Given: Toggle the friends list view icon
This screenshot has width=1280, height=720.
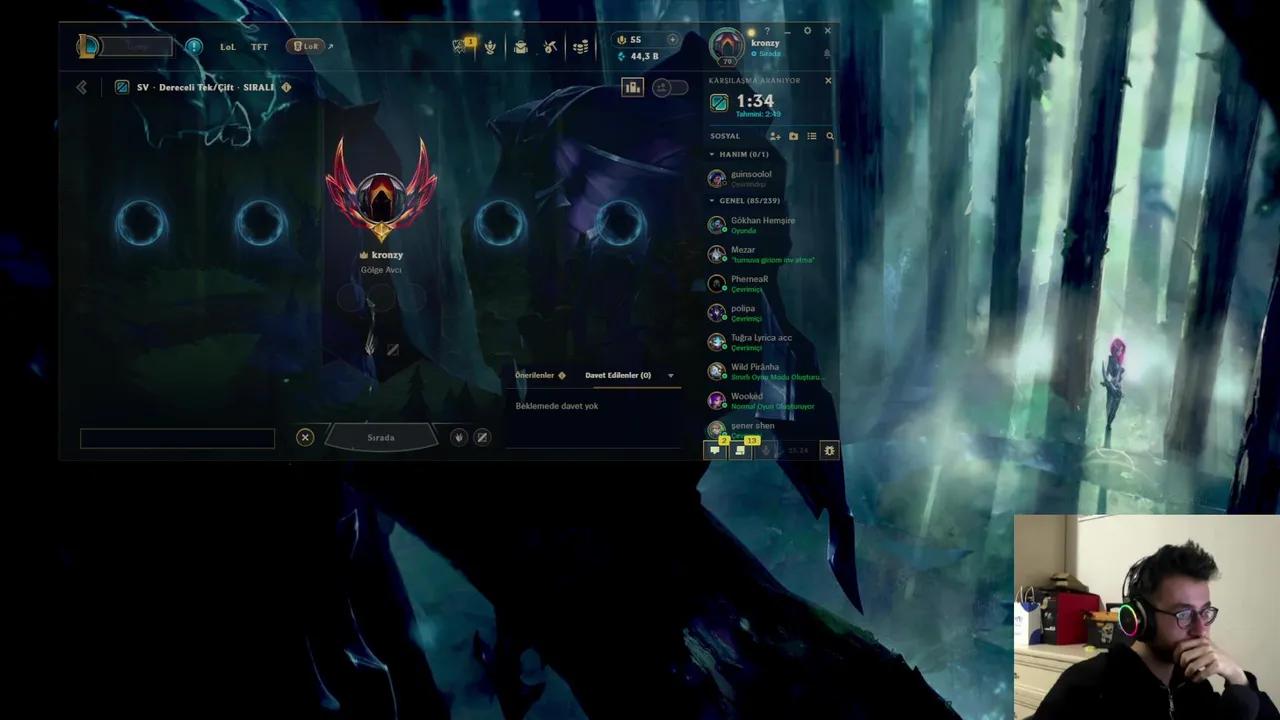Looking at the screenshot, I should 812,136.
